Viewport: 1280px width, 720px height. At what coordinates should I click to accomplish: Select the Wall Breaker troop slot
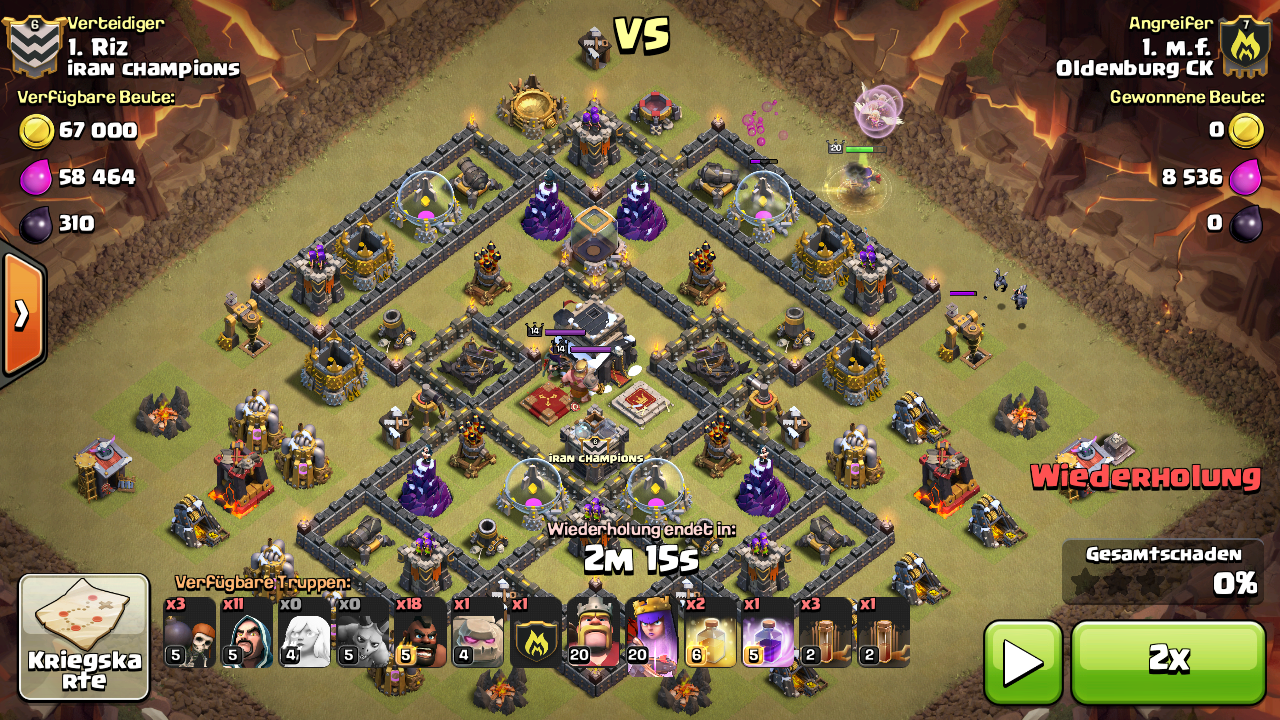coord(189,633)
